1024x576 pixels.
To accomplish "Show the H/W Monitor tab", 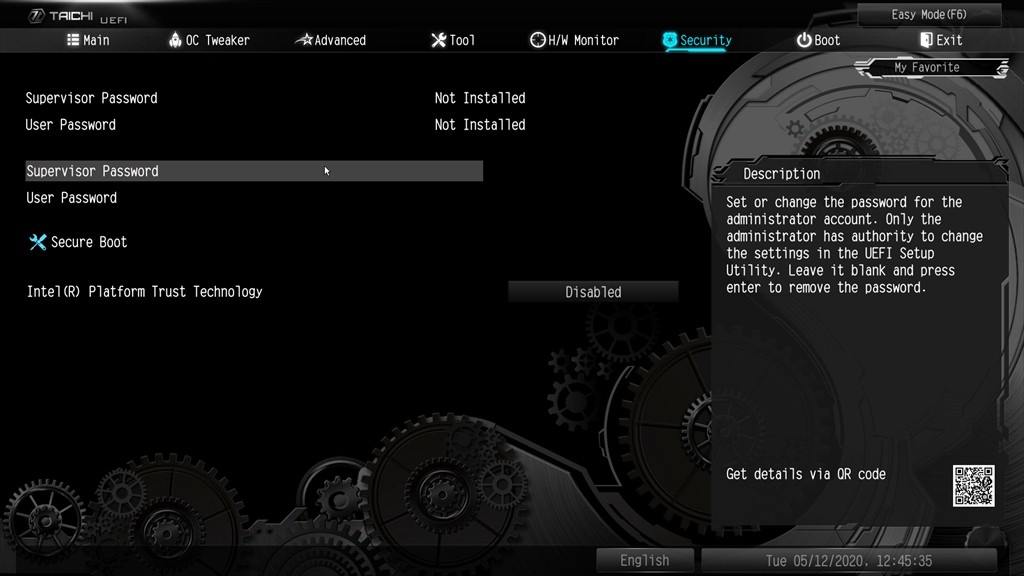I will [x=574, y=40].
